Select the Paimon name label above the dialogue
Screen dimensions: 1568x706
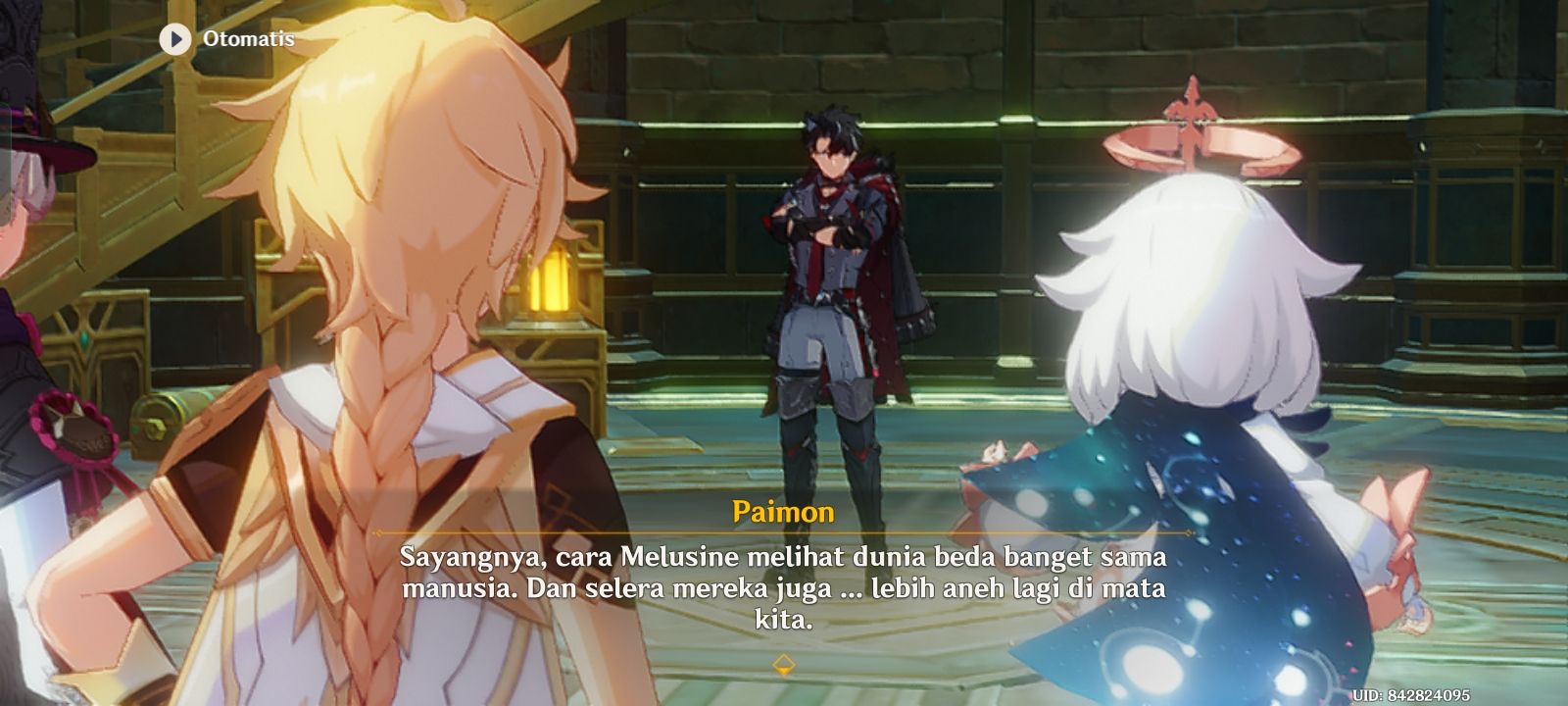pos(783,510)
